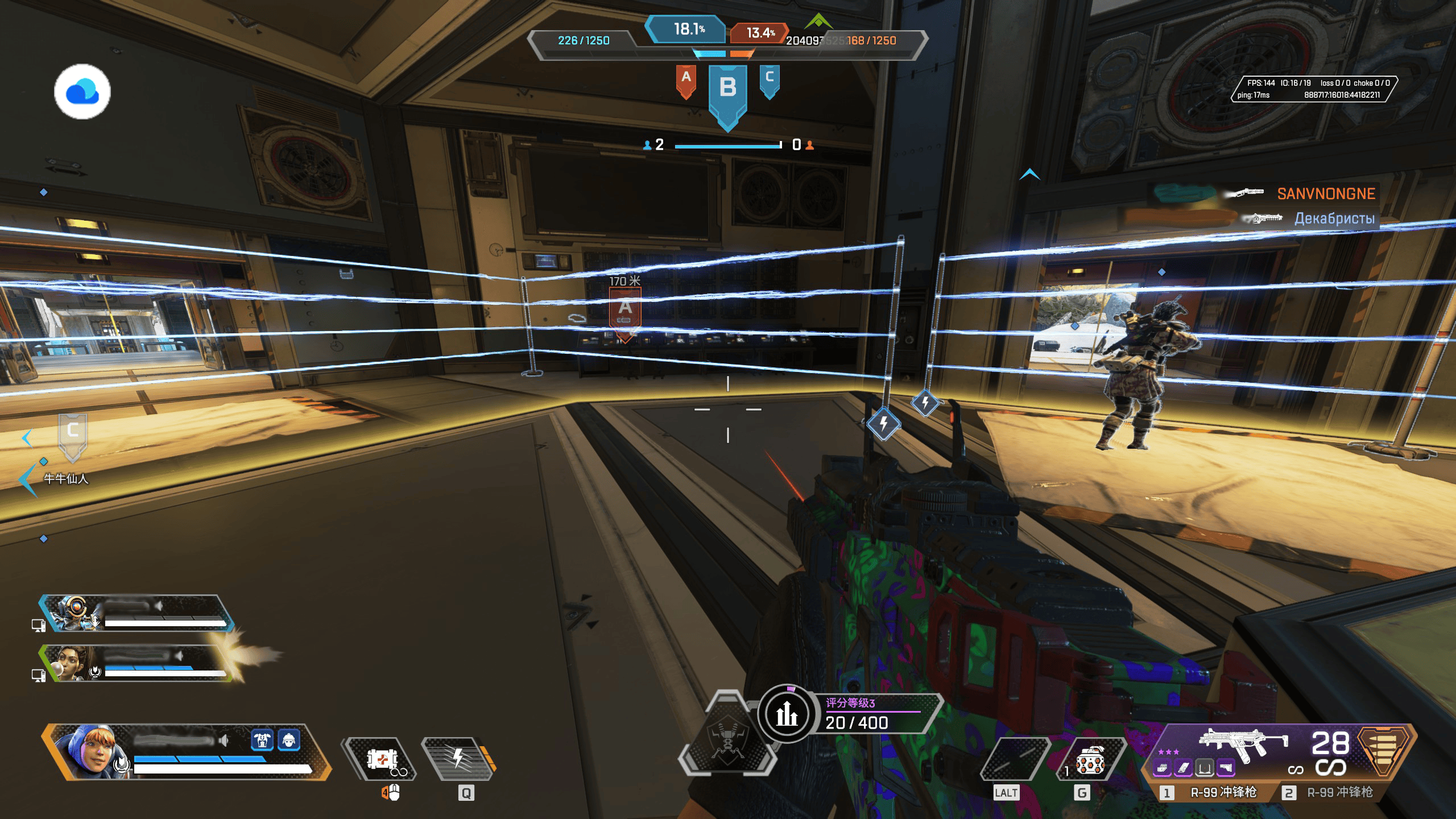This screenshot has width=1456, height=819.
Task: Activate the lightning bolt ultimate ability icon
Action: click(x=458, y=759)
